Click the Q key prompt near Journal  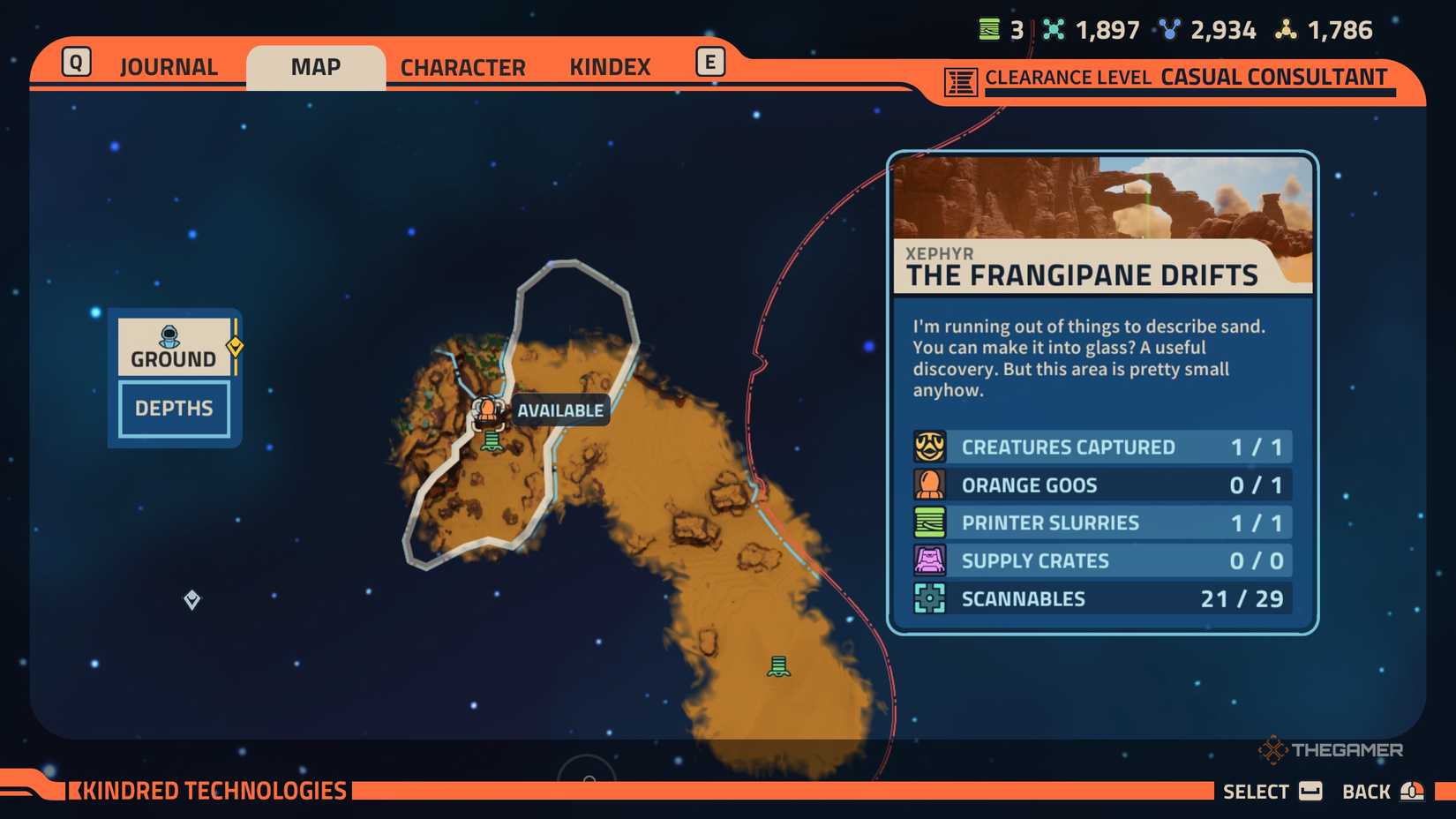[76, 62]
